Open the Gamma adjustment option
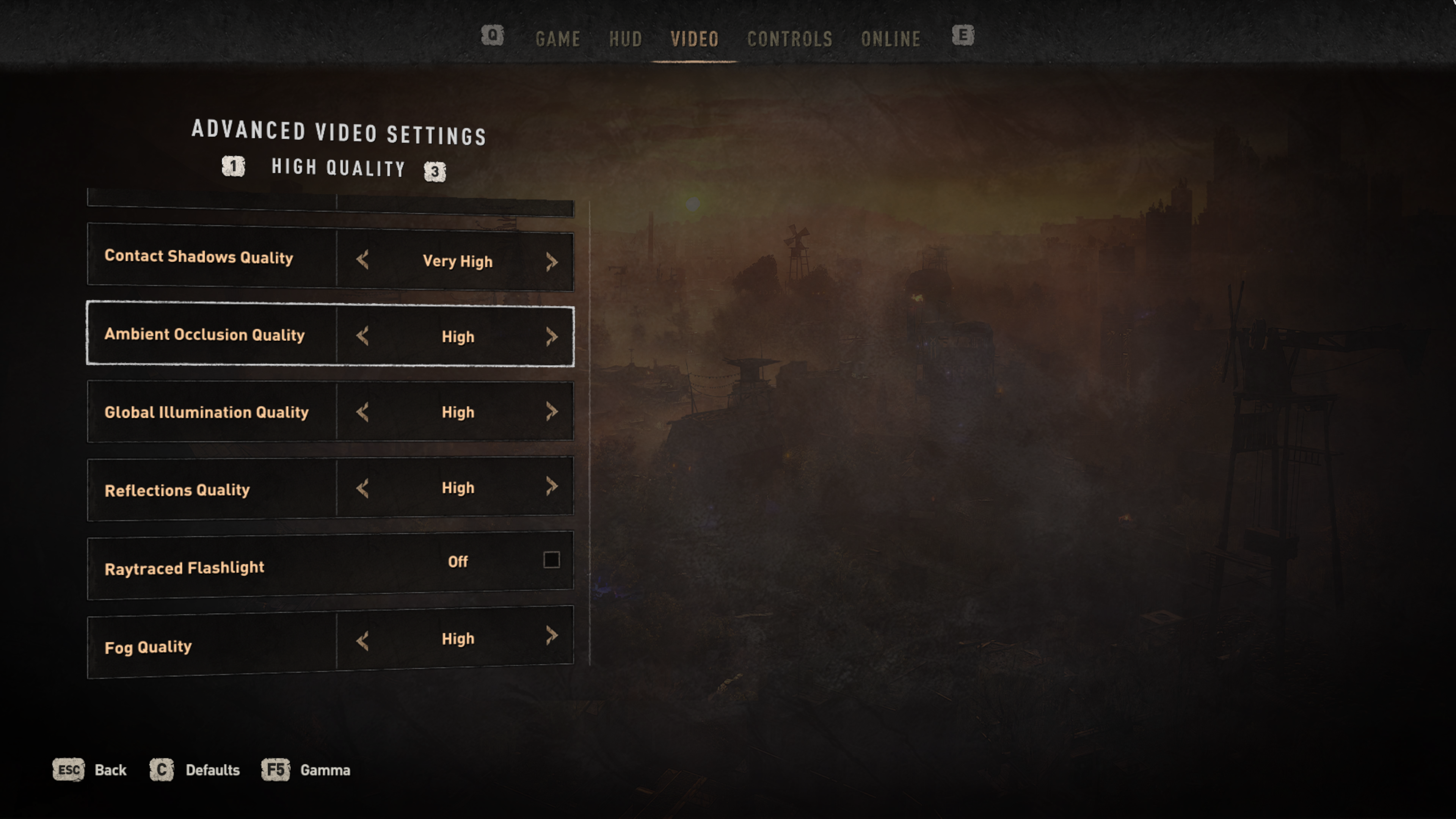The image size is (1456, 819). pyautogui.click(x=306, y=770)
